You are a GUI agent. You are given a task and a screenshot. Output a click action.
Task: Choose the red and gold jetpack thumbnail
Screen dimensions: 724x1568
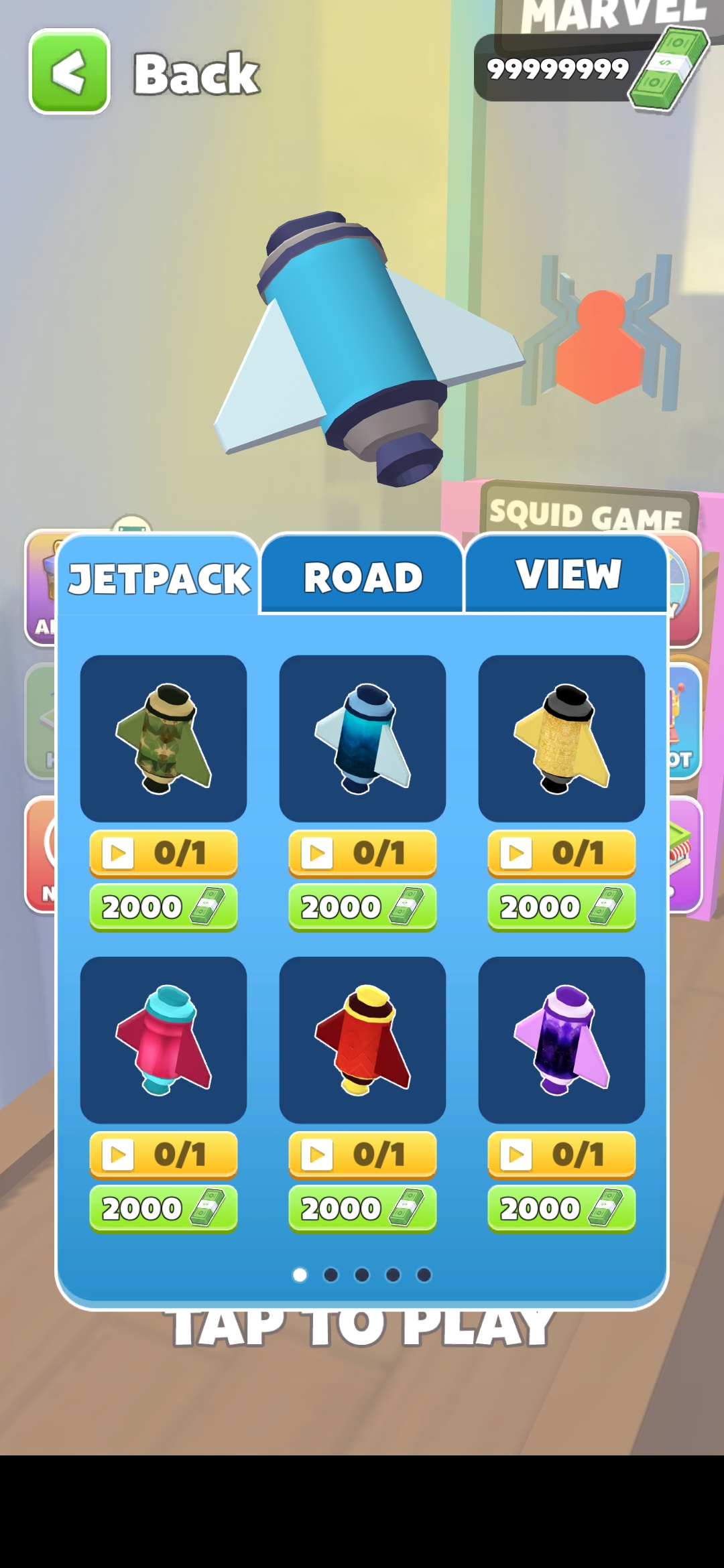363,1039
